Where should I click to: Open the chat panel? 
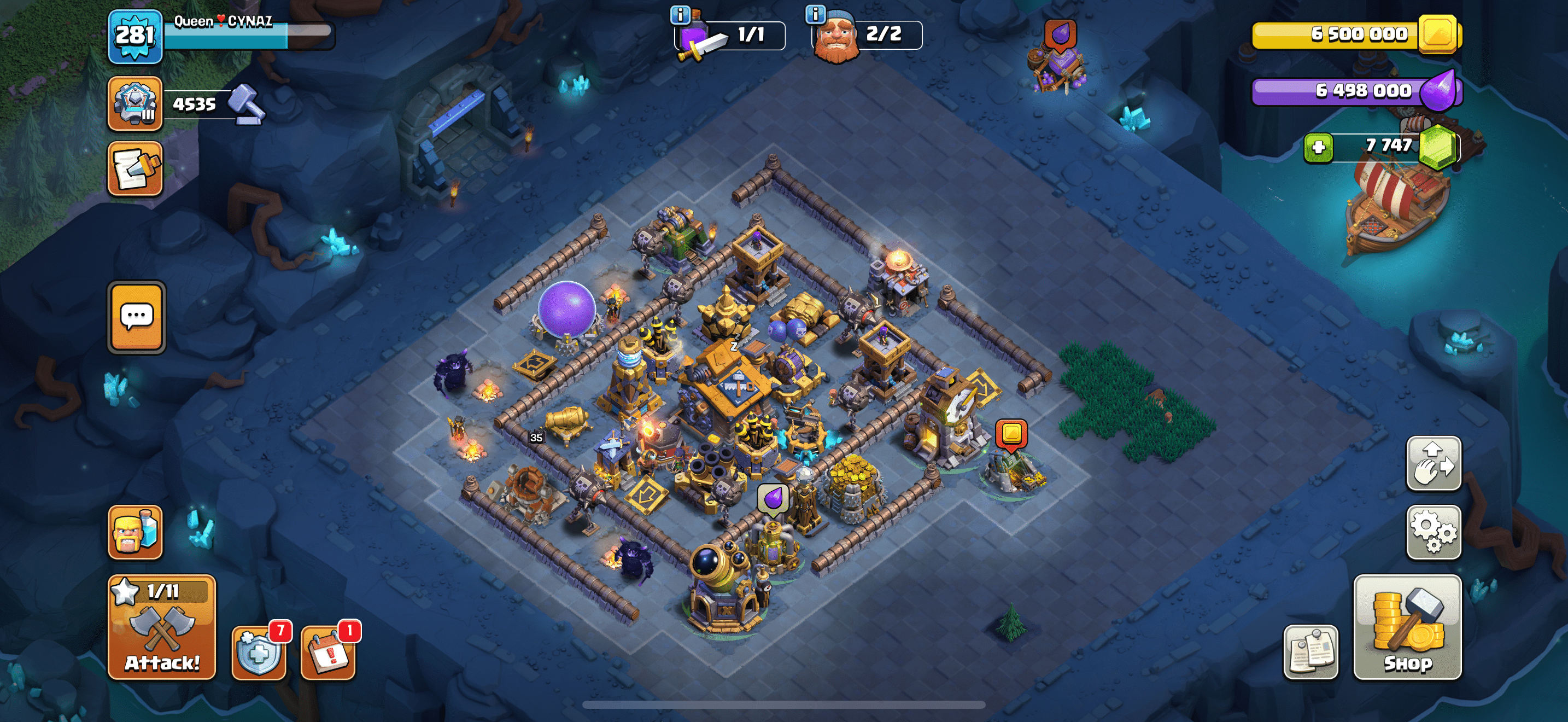click(x=136, y=317)
